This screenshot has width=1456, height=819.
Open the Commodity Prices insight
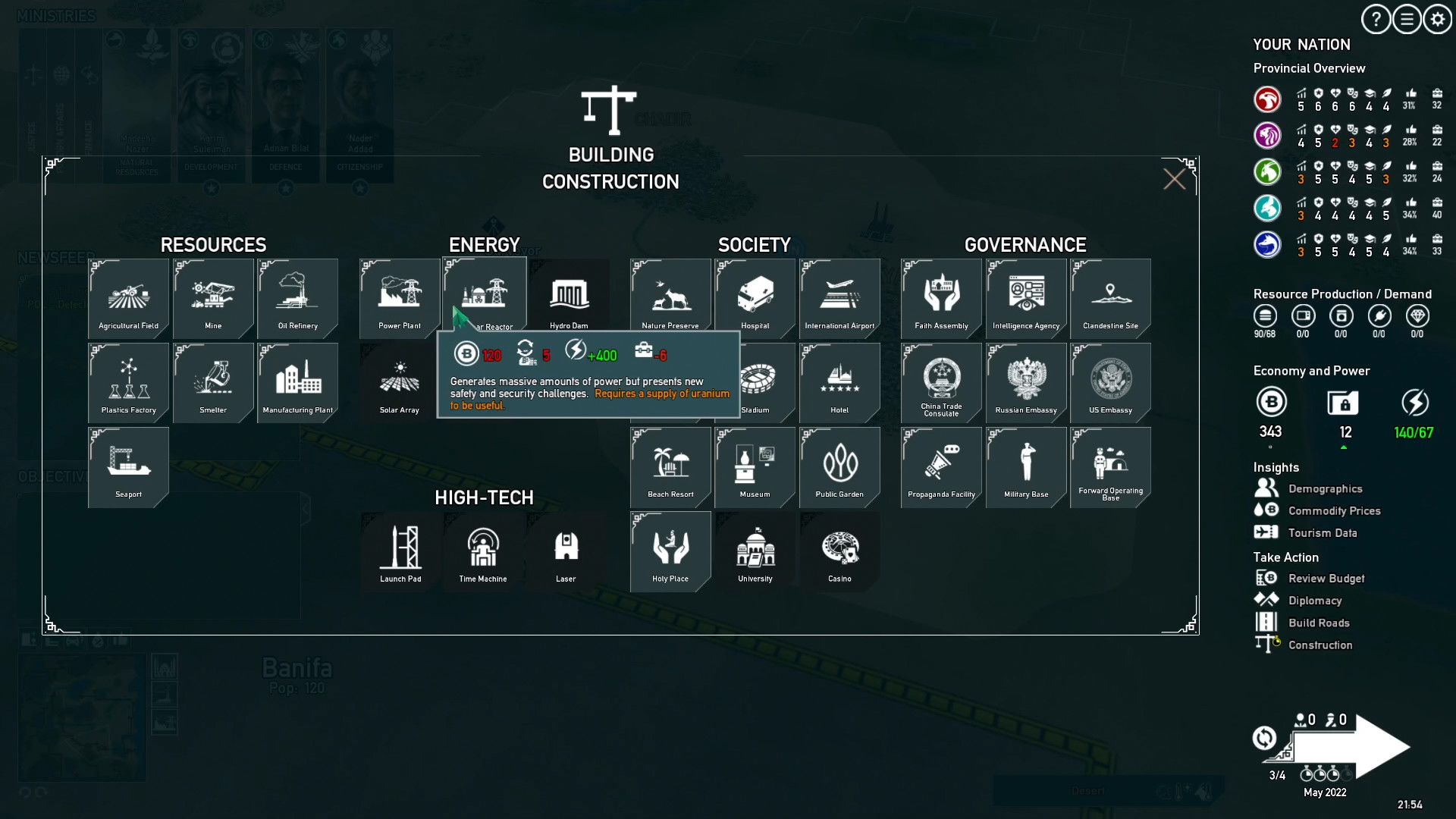[1335, 510]
